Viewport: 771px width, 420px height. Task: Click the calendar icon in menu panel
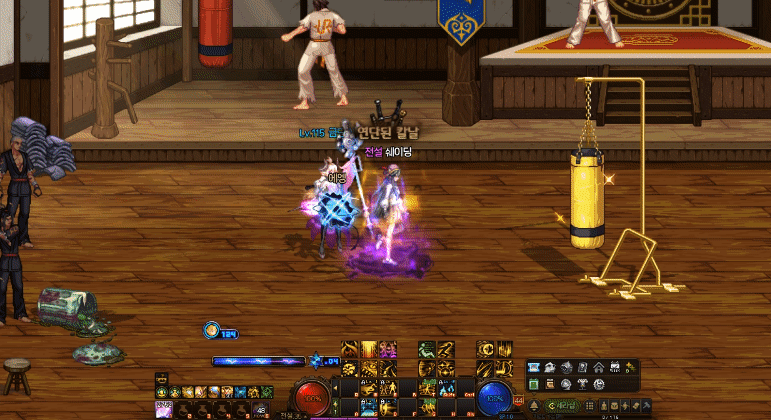(x=615, y=367)
